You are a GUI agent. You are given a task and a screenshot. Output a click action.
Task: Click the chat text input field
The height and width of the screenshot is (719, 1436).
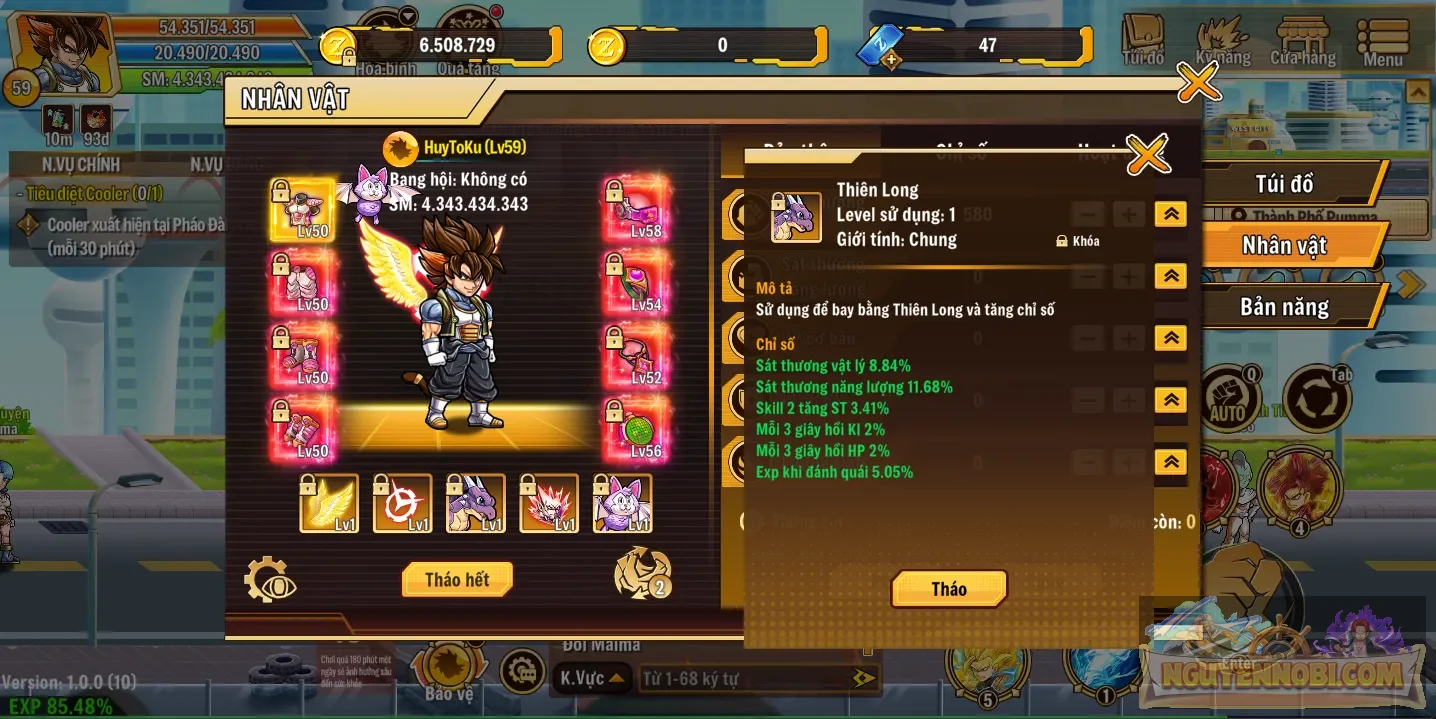click(x=745, y=679)
